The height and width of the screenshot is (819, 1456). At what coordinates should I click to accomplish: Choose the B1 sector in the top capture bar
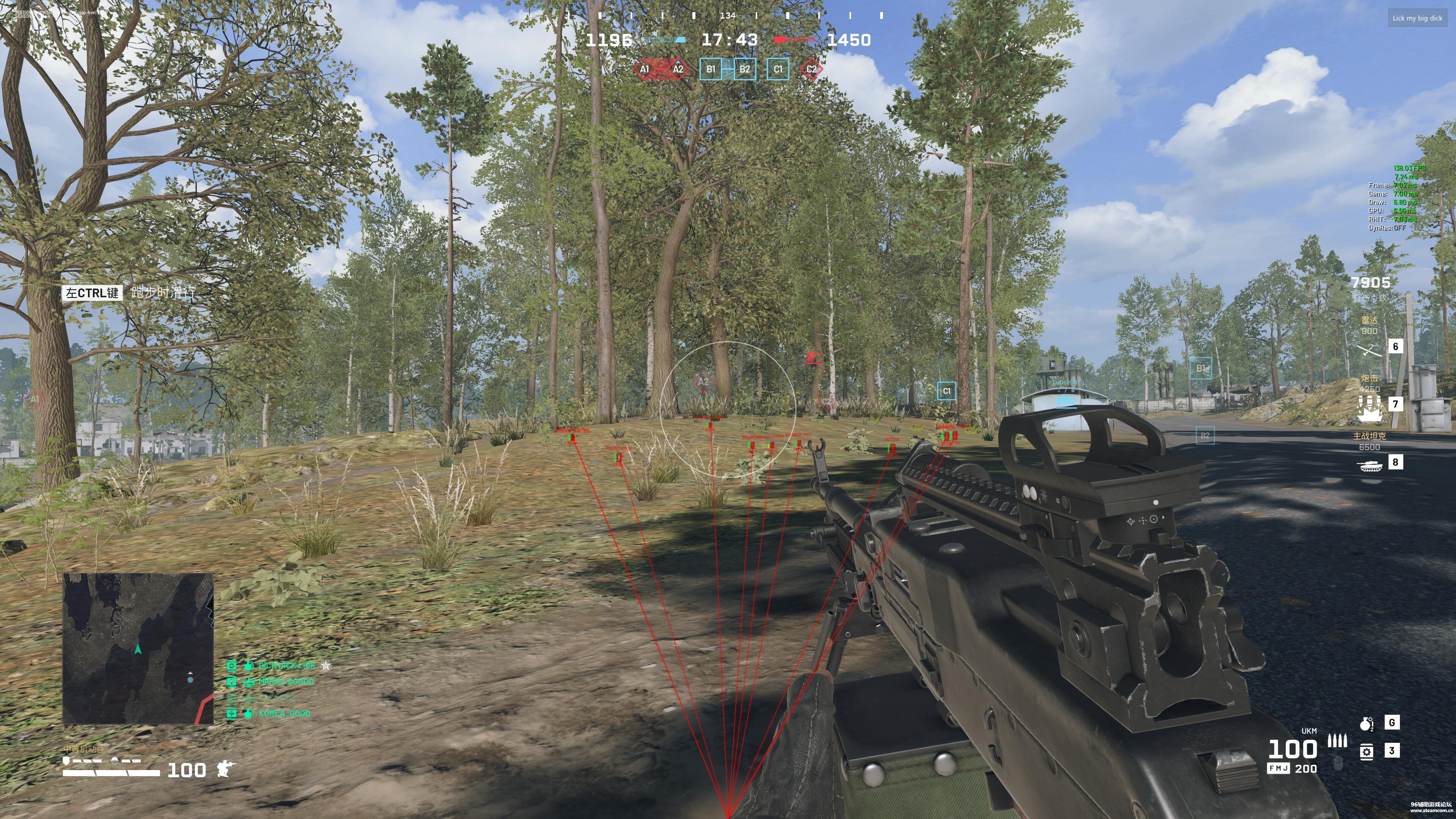711,69
